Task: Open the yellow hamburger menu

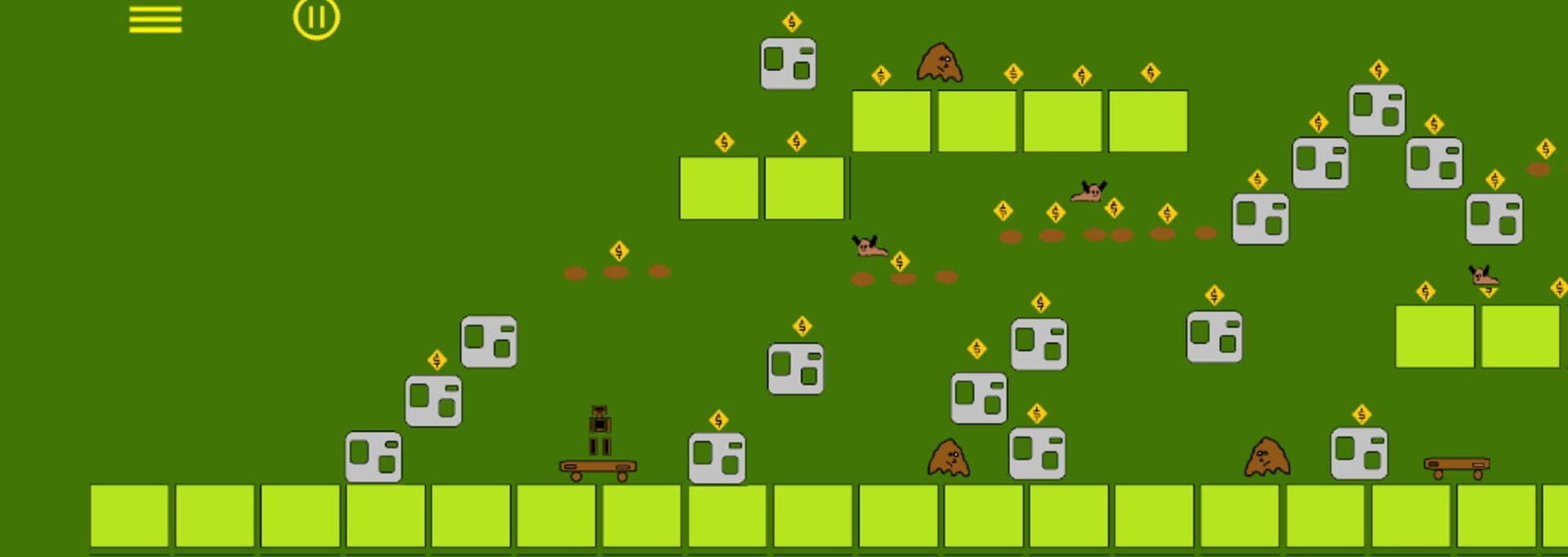Action: [155, 20]
